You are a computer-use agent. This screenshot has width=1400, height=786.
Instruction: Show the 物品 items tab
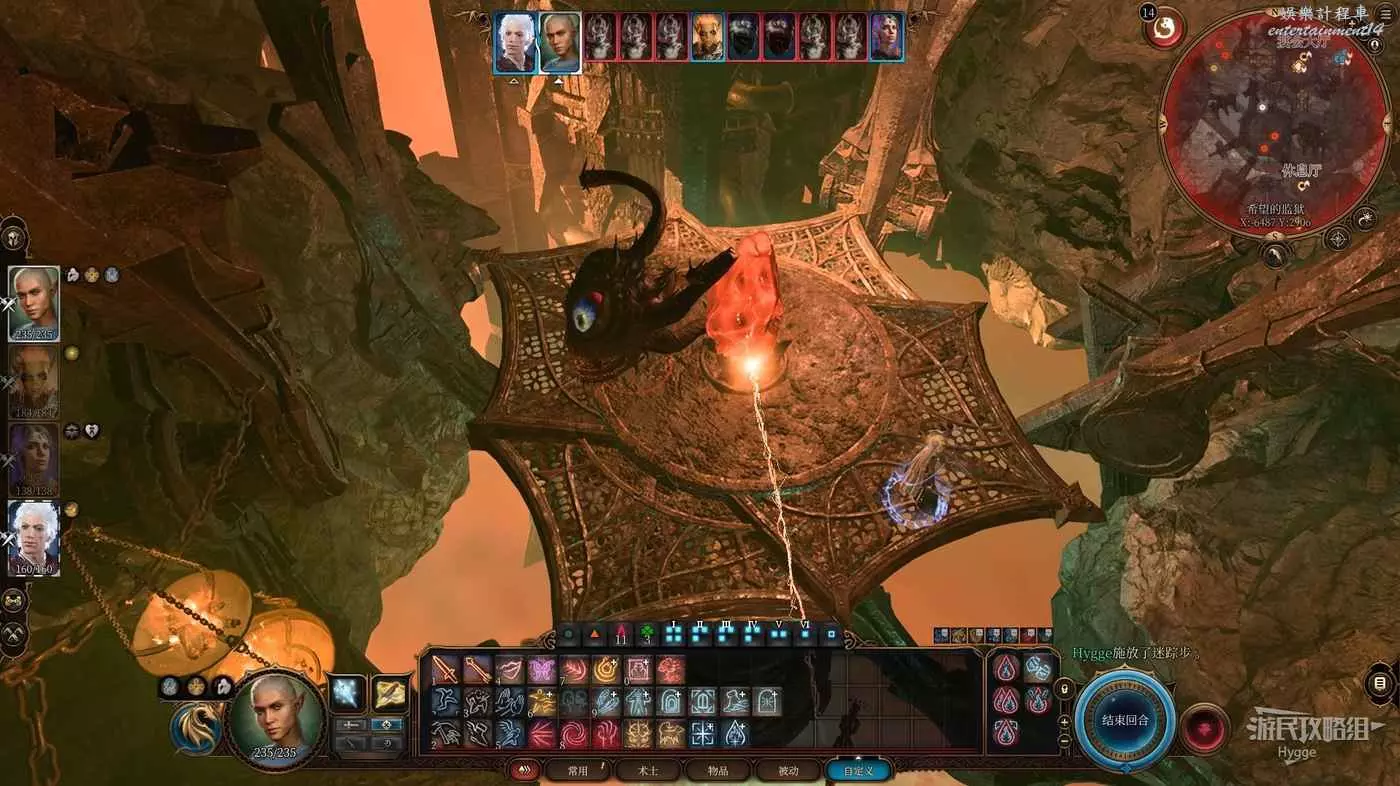[x=718, y=771]
